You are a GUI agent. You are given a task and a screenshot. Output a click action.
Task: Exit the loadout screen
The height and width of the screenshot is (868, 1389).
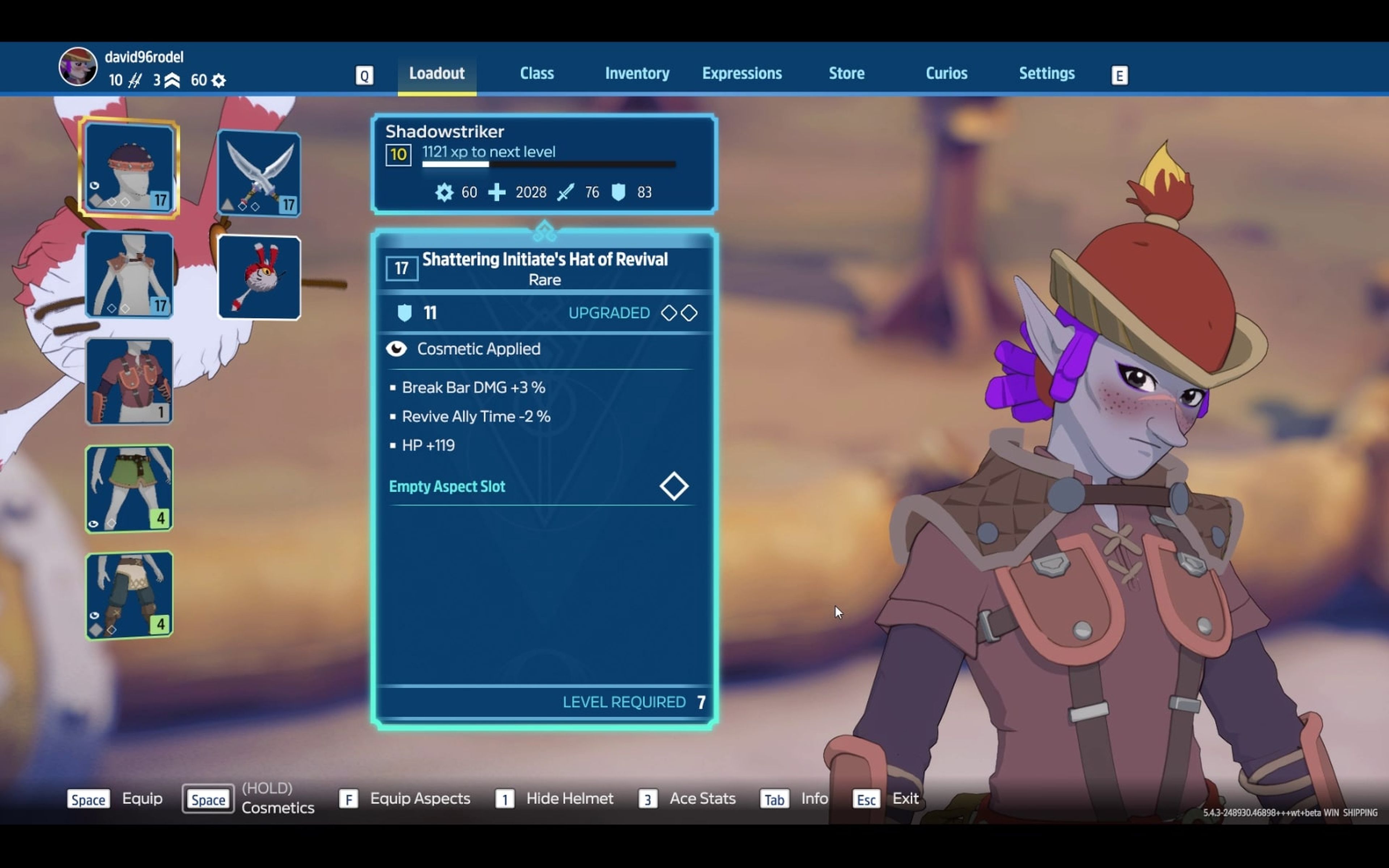[x=905, y=799]
